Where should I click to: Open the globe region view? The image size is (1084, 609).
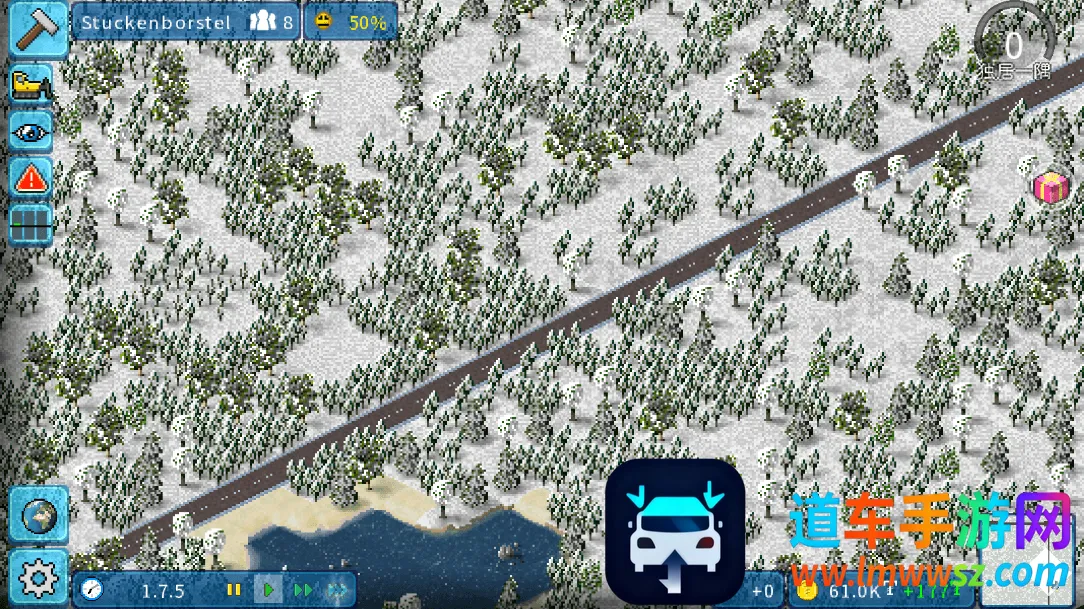[38, 516]
